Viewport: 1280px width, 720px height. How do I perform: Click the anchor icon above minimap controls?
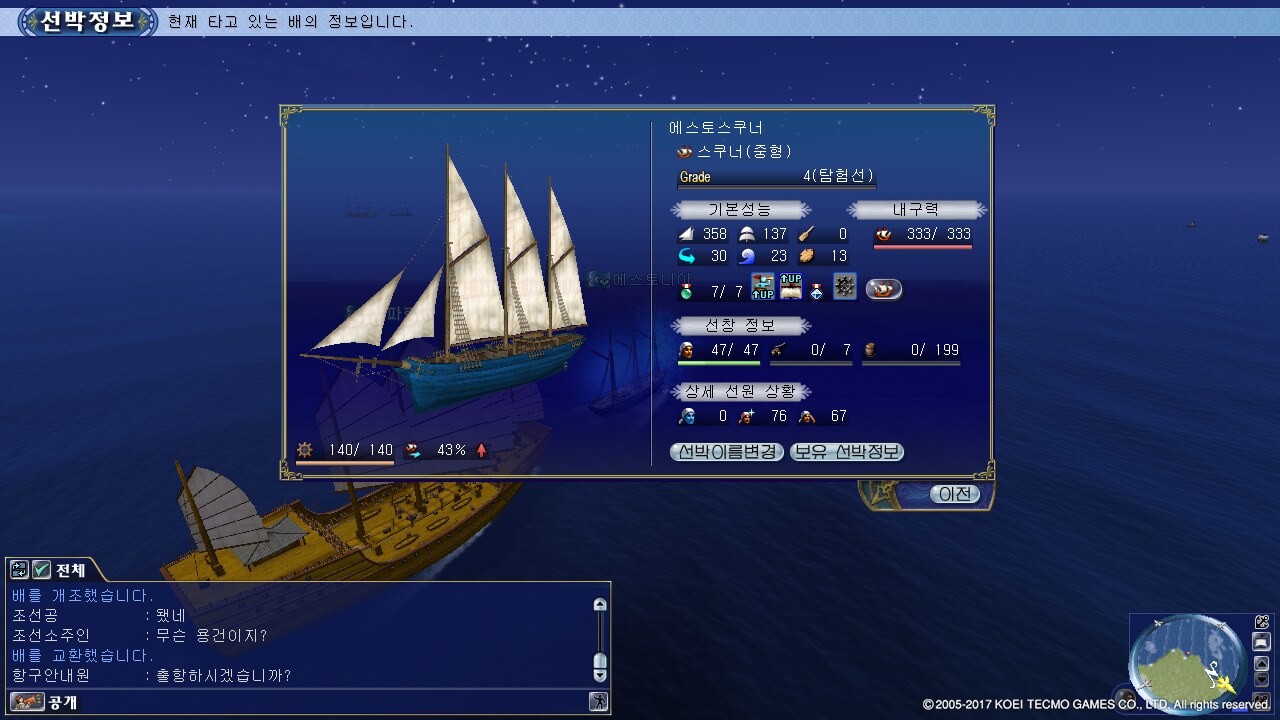(1262, 622)
